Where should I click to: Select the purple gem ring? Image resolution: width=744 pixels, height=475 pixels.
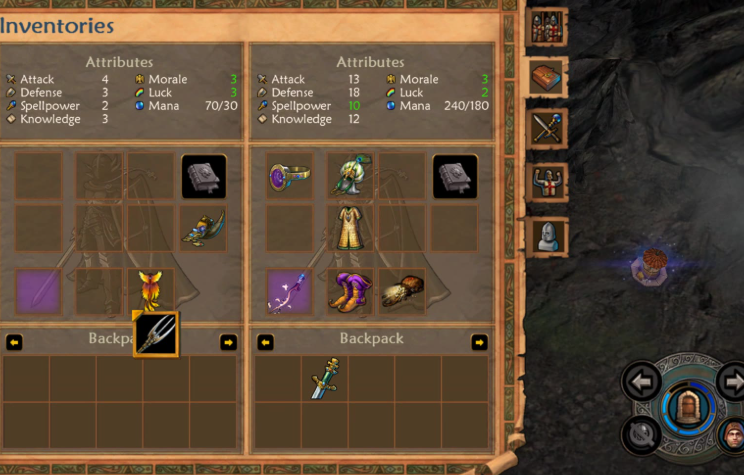(290, 176)
